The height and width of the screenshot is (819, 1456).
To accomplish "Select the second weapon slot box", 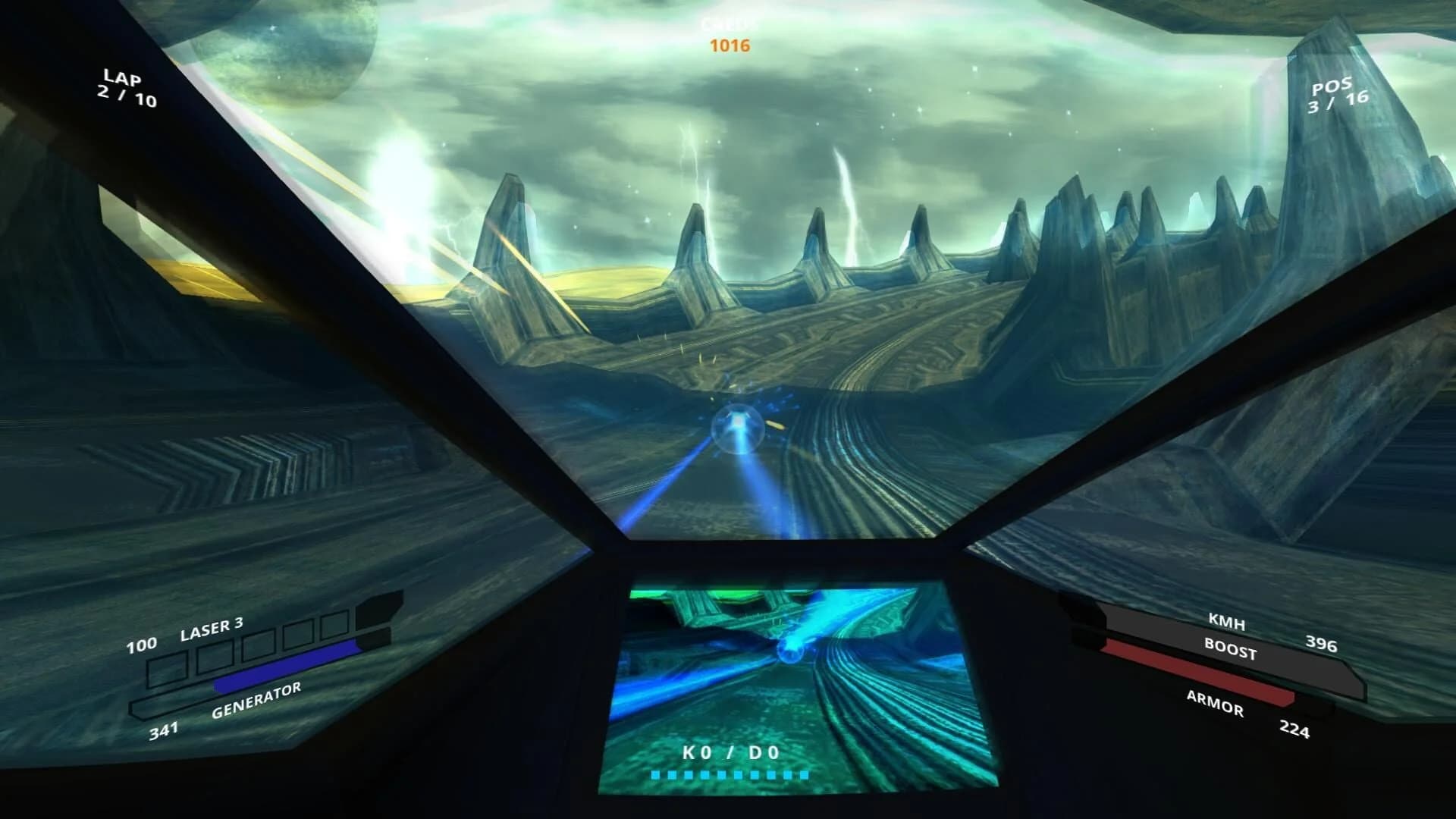I will pos(215,661).
